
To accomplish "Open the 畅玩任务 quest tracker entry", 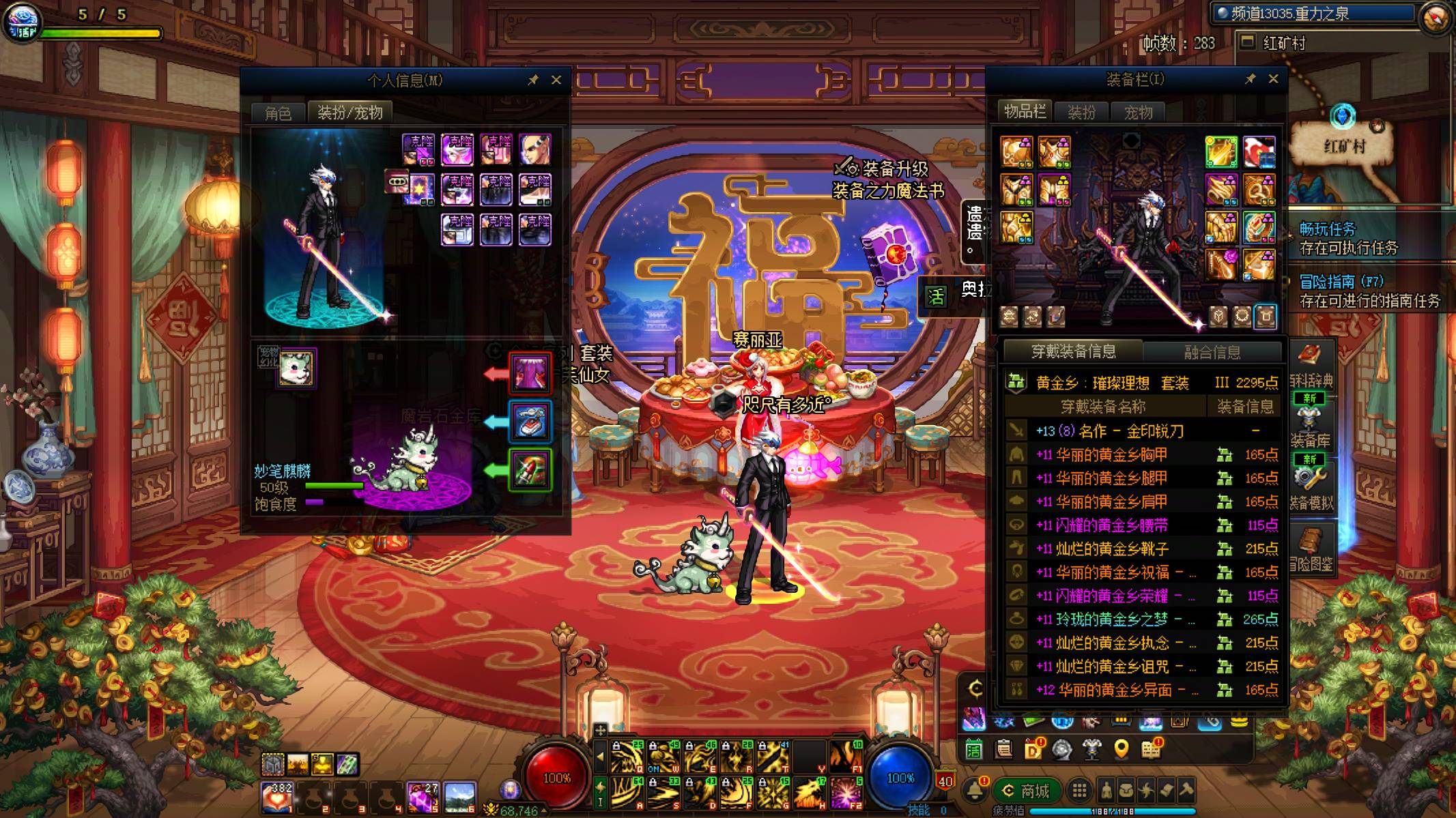I will tap(1348, 238).
